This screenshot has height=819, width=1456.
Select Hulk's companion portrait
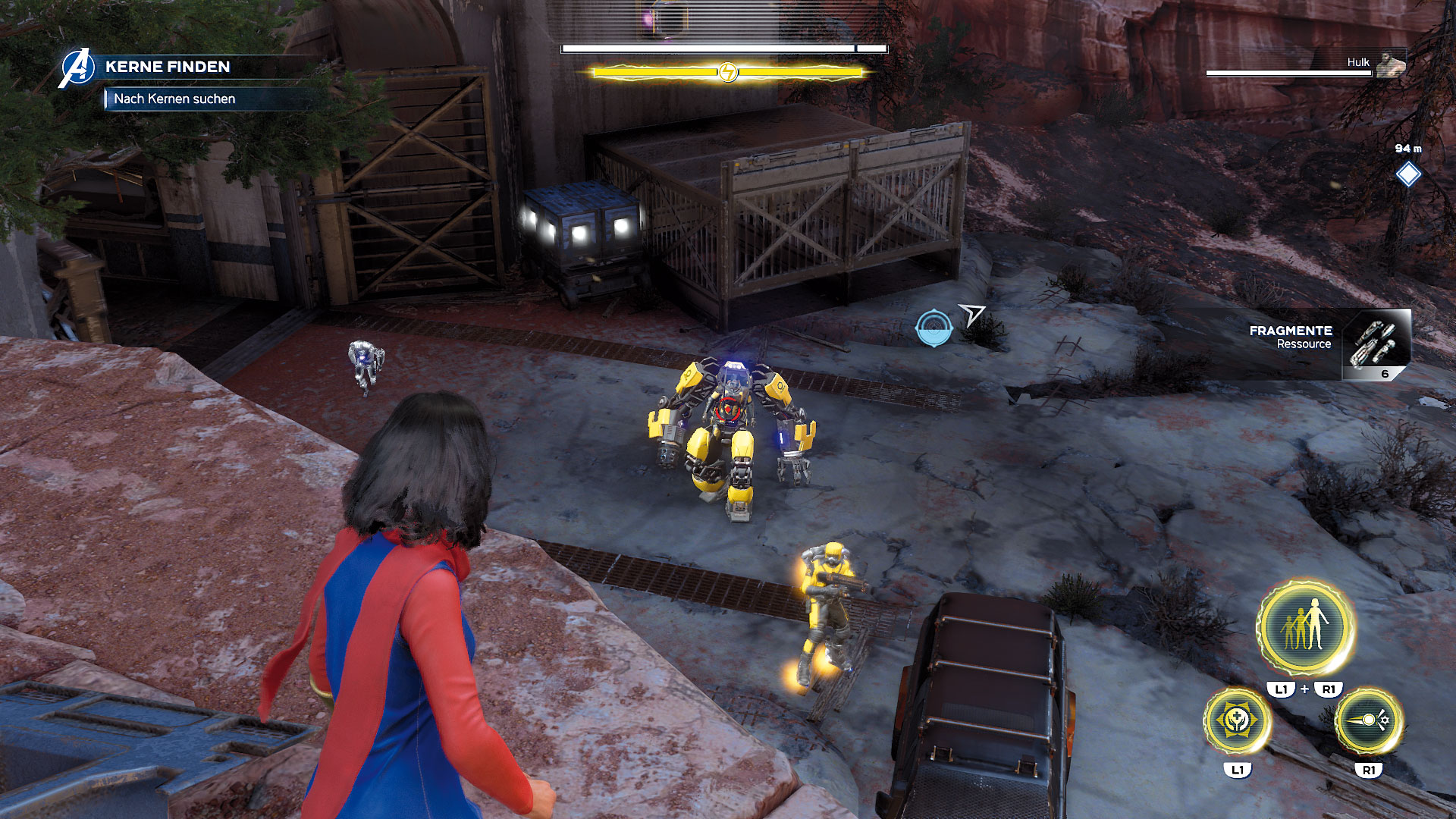point(1390,64)
